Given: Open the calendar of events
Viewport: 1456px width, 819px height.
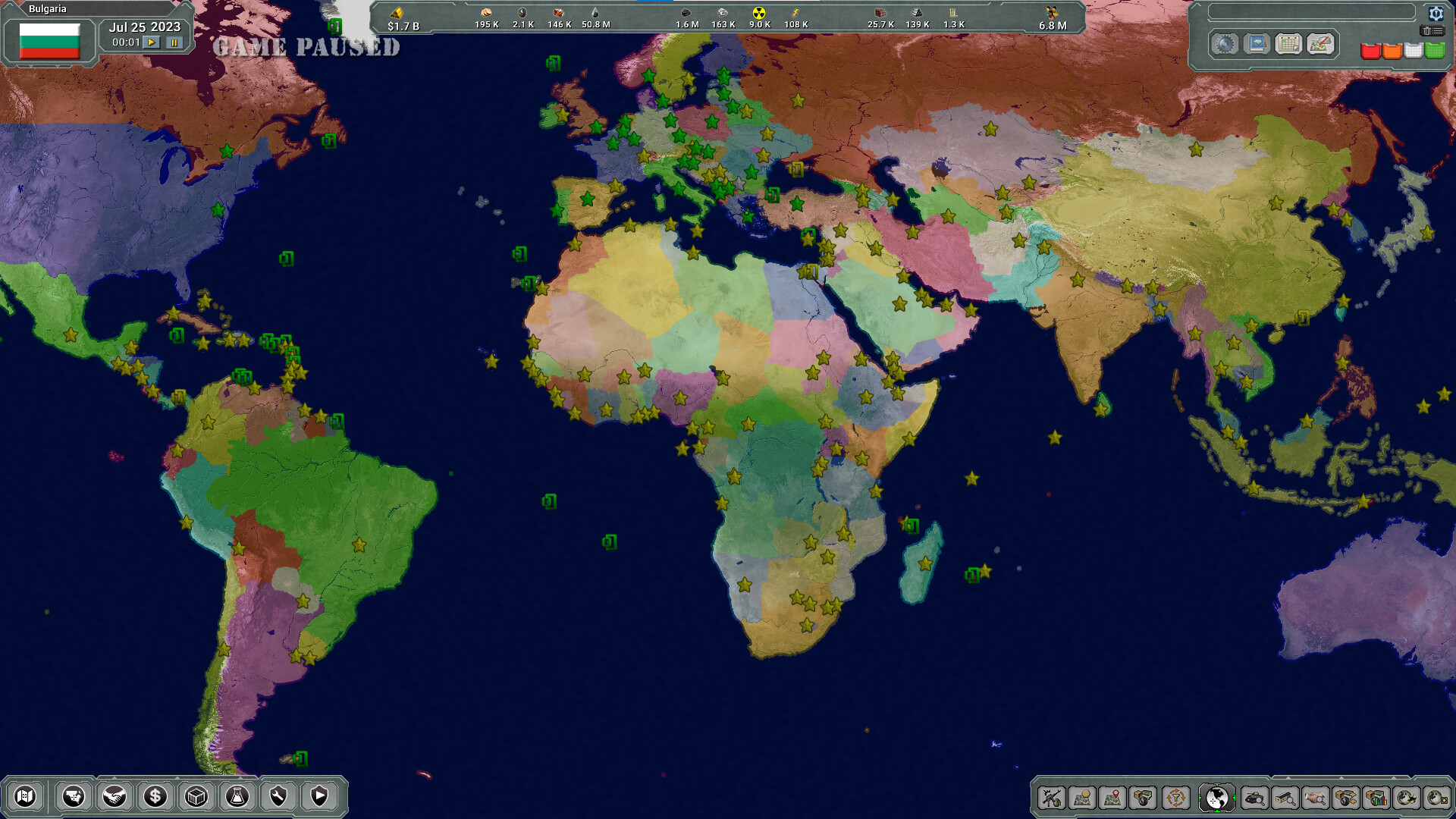Looking at the screenshot, I should (x=1289, y=45).
